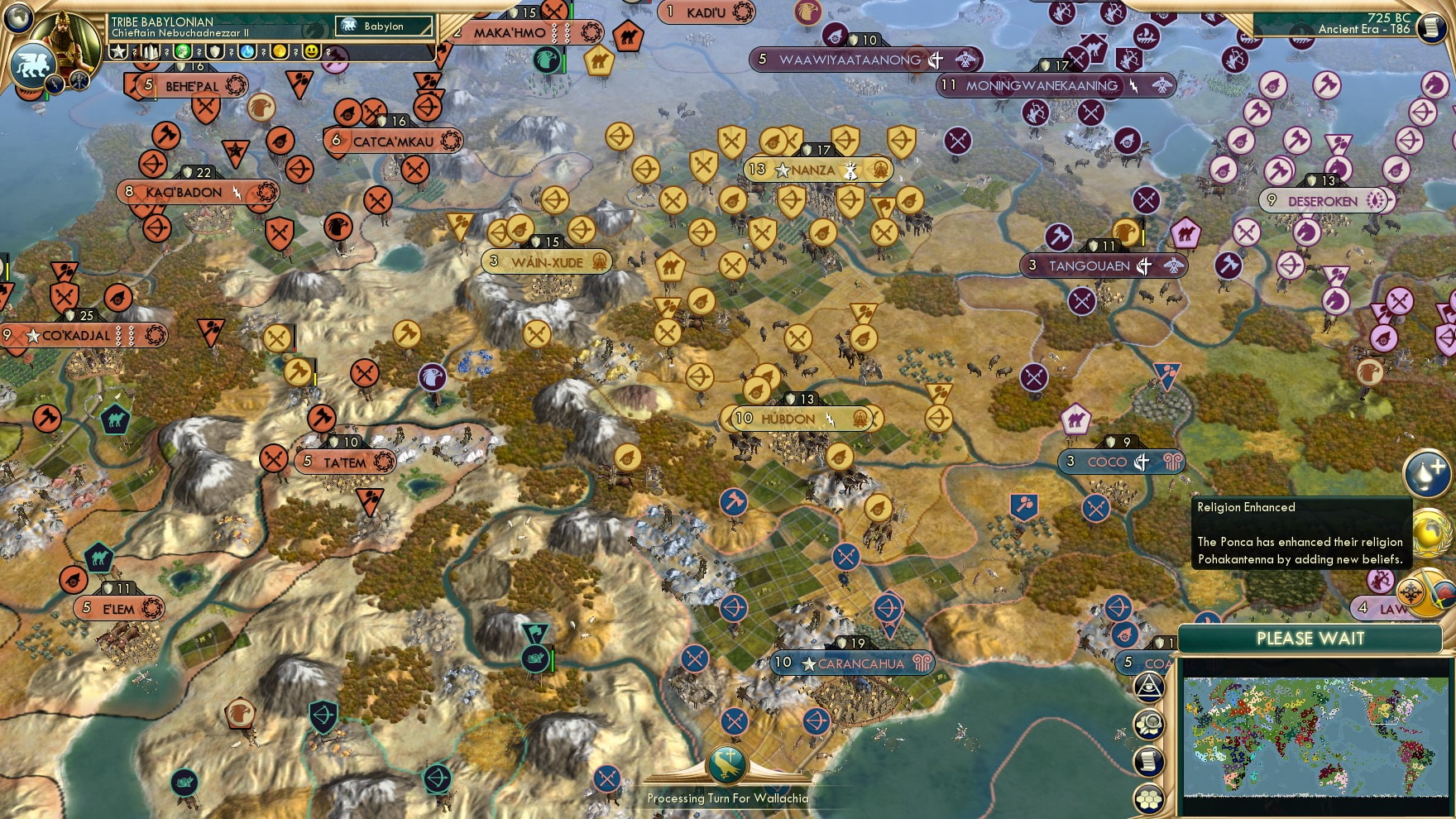Toggle the science flask indicator in the top bar

tap(245, 50)
